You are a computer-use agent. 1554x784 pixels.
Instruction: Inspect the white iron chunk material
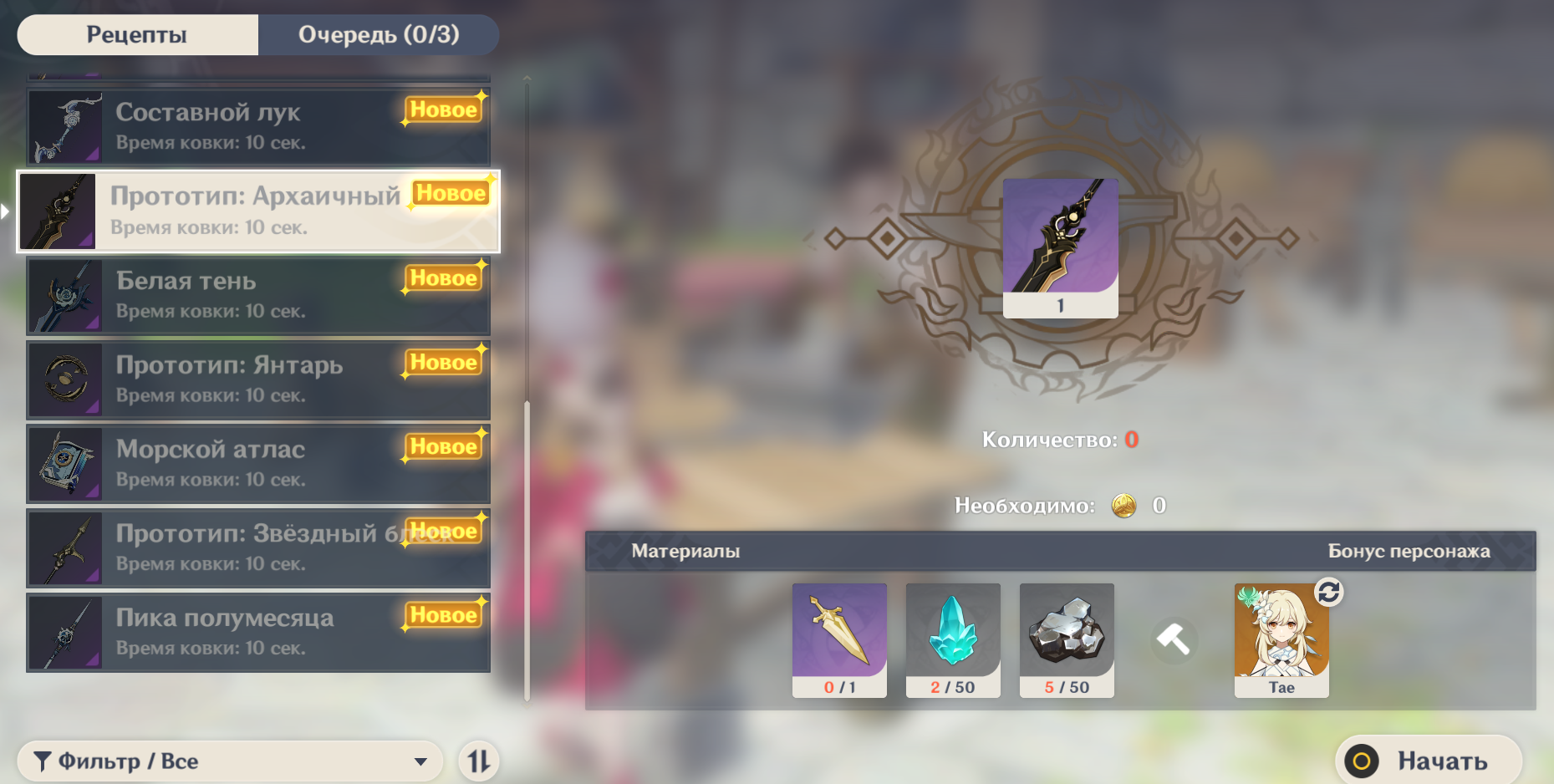(x=1067, y=639)
